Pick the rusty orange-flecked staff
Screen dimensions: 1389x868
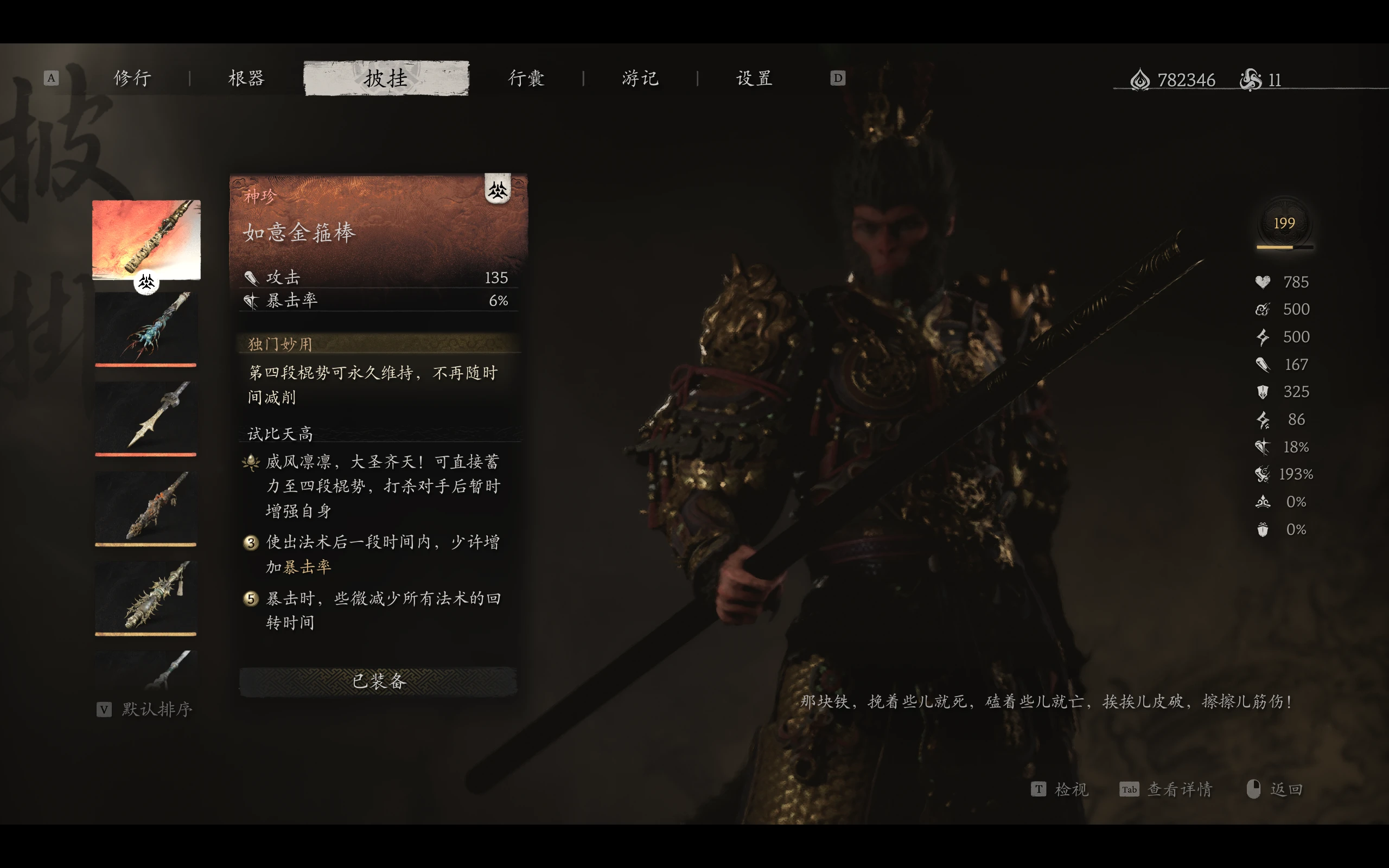coord(146,507)
